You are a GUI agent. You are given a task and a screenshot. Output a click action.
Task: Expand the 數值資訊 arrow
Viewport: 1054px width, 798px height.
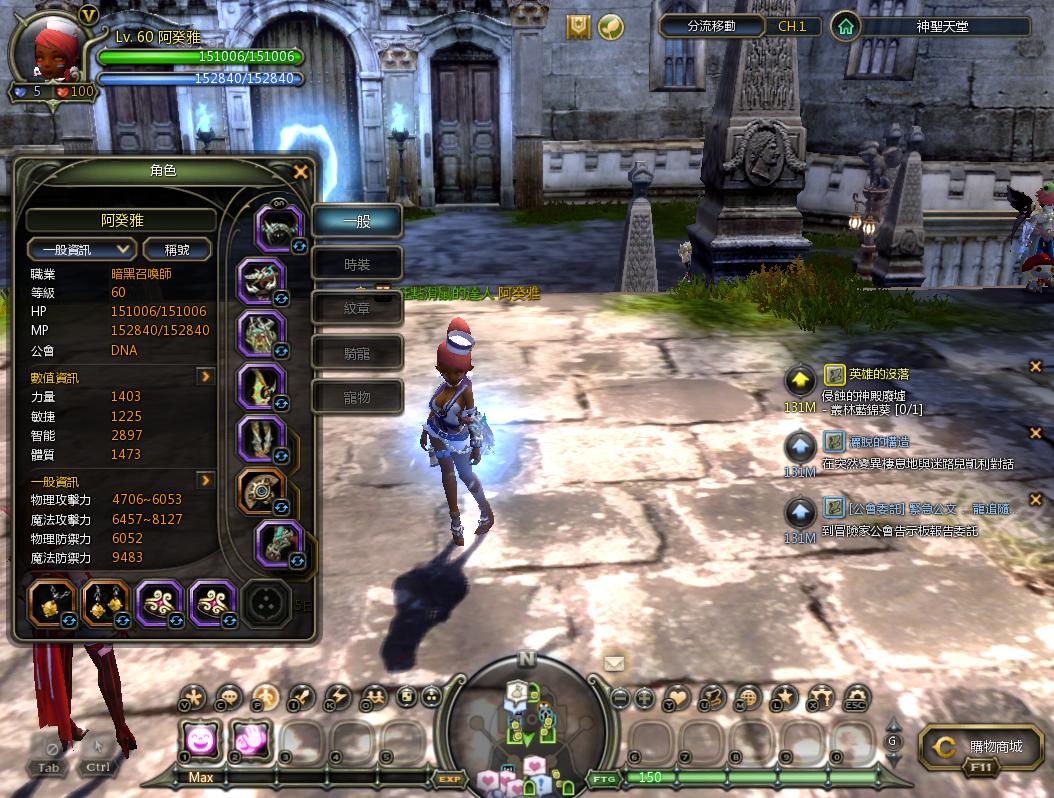click(x=205, y=377)
